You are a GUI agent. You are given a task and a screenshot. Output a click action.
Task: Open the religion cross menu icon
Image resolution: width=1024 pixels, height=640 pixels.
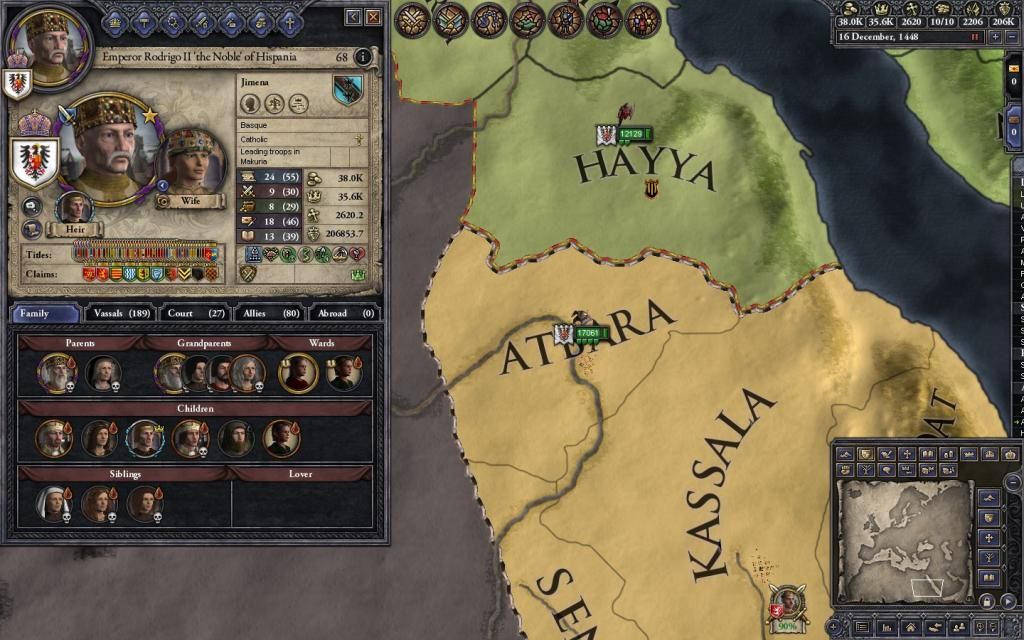point(288,19)
